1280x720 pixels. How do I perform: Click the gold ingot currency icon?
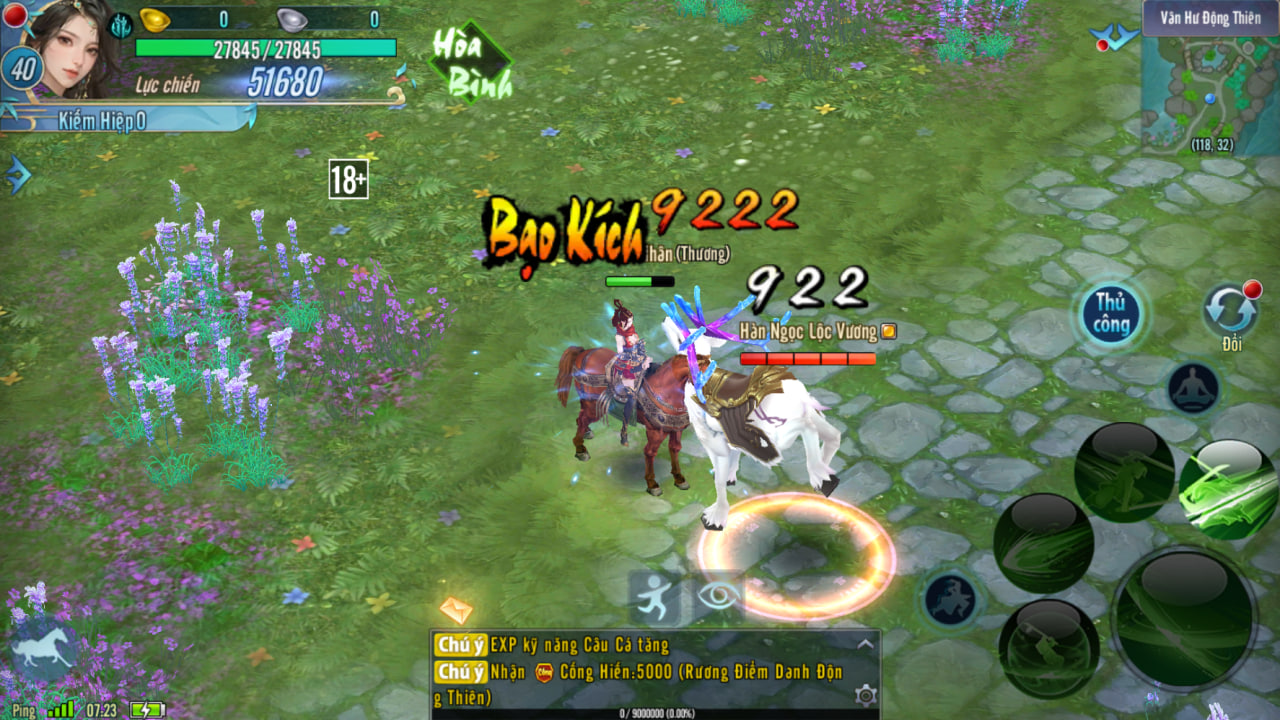154,19
